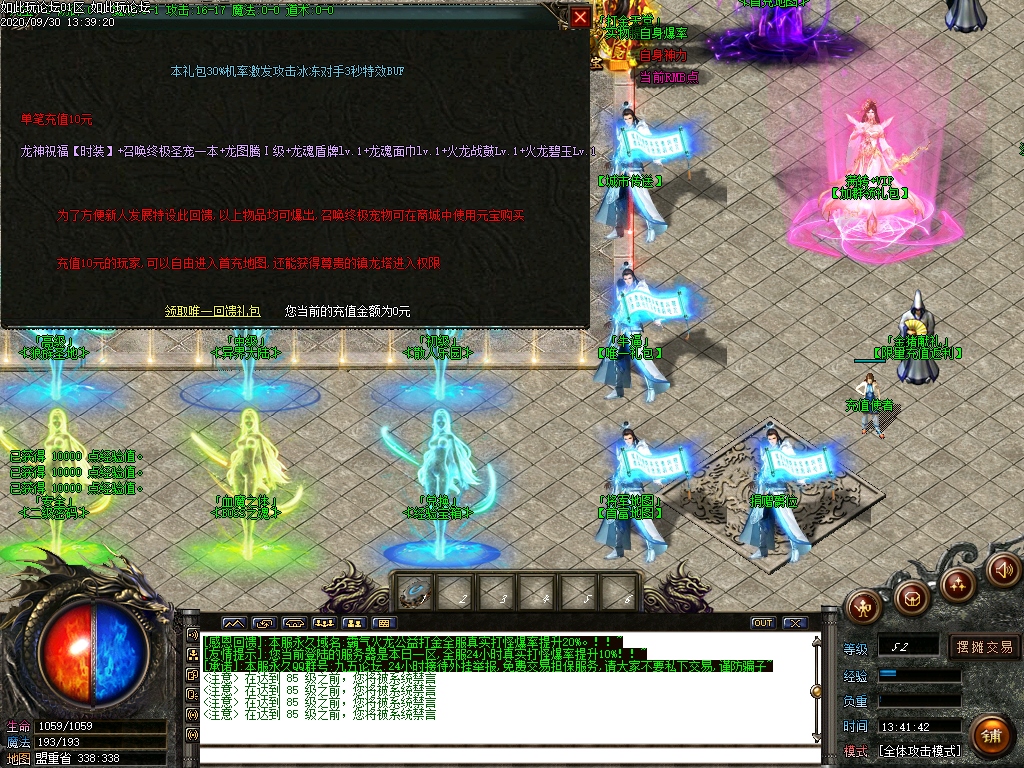
Task: Open the round skills button with three dots
Action: click(x=958, y=584)
